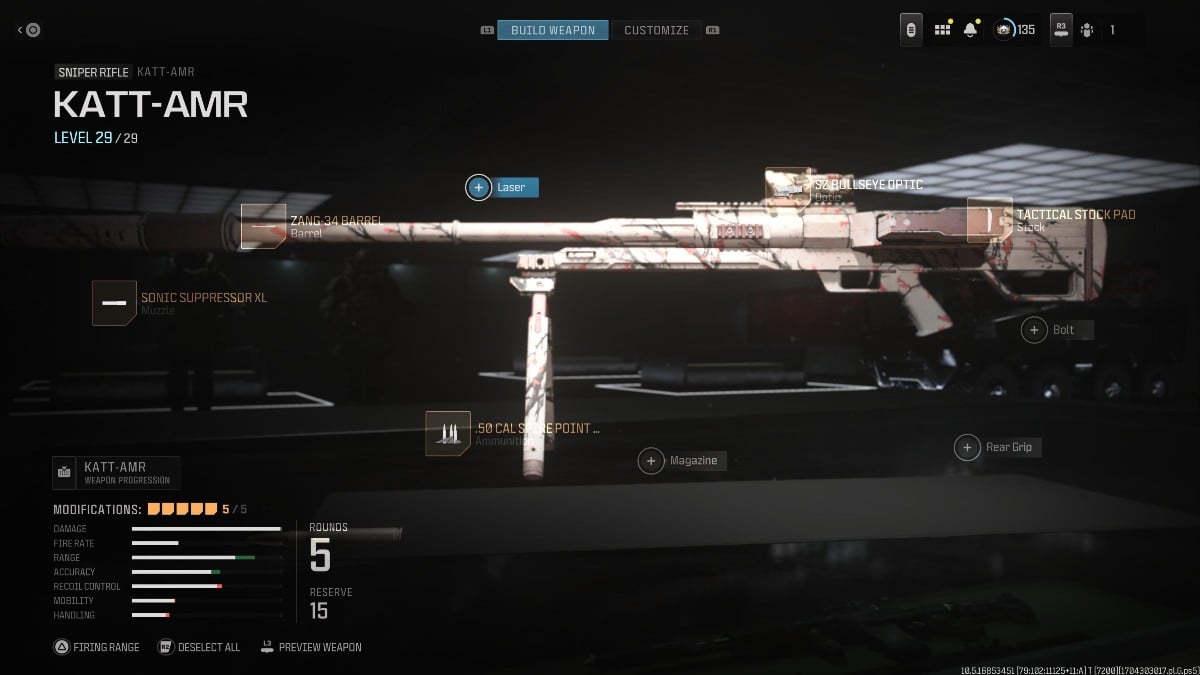Switch to the Build Weapon tab
The width and height of the screenshot is (1200, 675).
[553, 30]
